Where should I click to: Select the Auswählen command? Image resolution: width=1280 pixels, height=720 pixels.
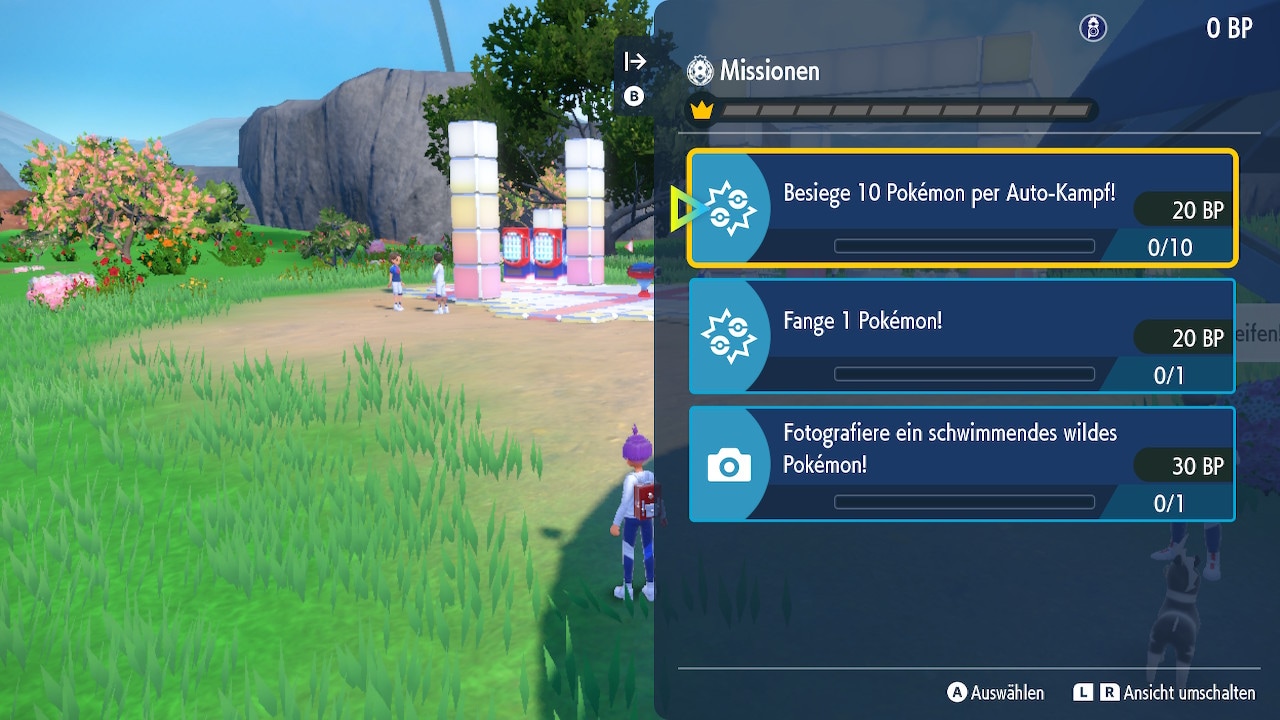click(1006, 693)
